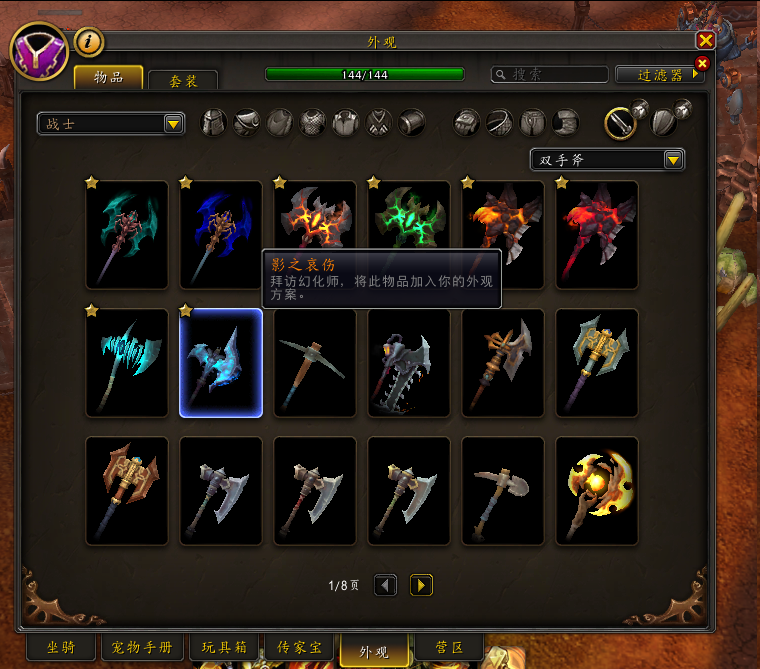Open the 宠物手册 pet journal tab
This screenshot has height=669, width=760.
pos(143,648)
